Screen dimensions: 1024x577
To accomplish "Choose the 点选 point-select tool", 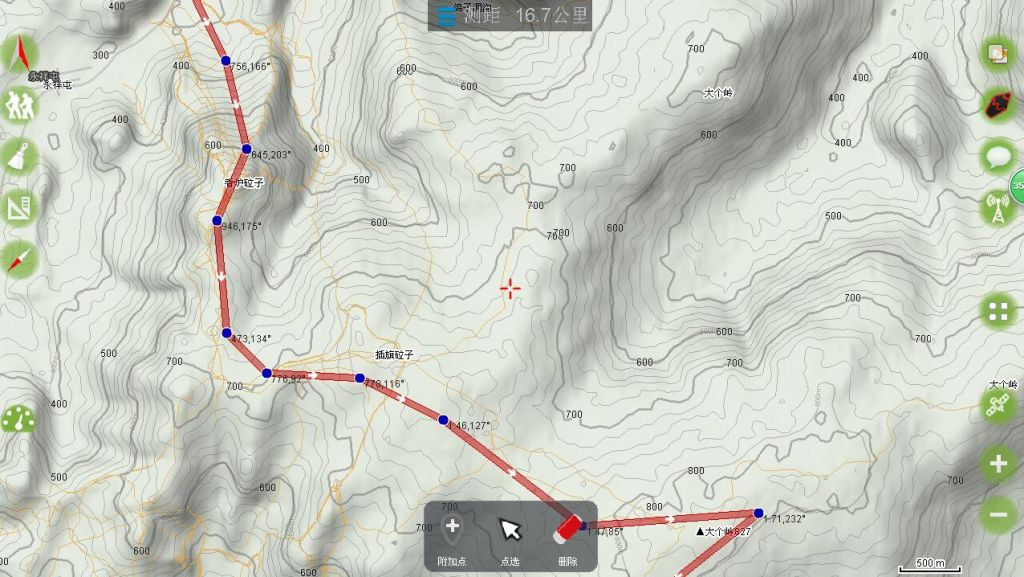I will [510, 537].
